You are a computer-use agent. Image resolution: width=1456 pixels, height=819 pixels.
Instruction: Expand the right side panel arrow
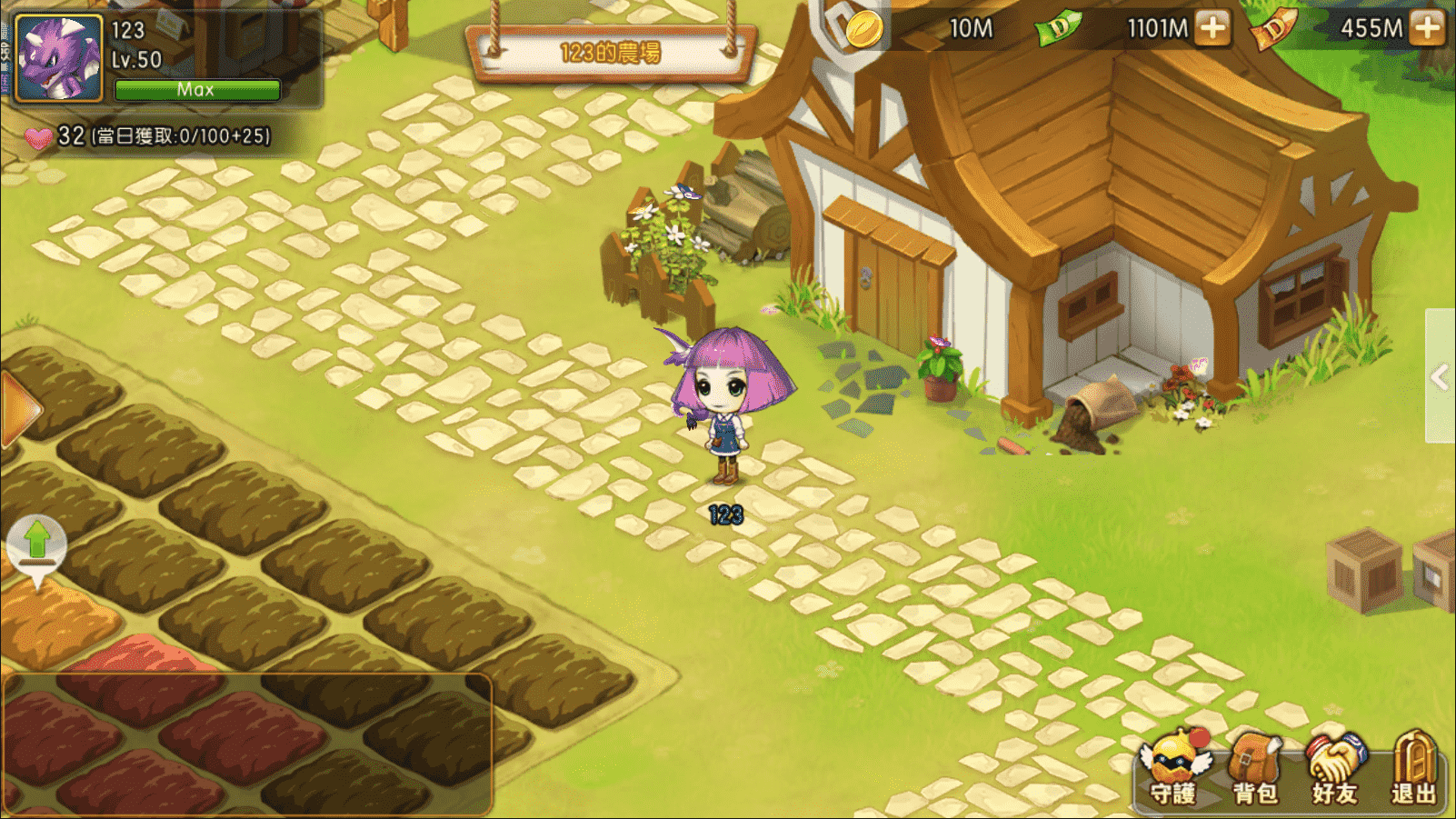1440,376
